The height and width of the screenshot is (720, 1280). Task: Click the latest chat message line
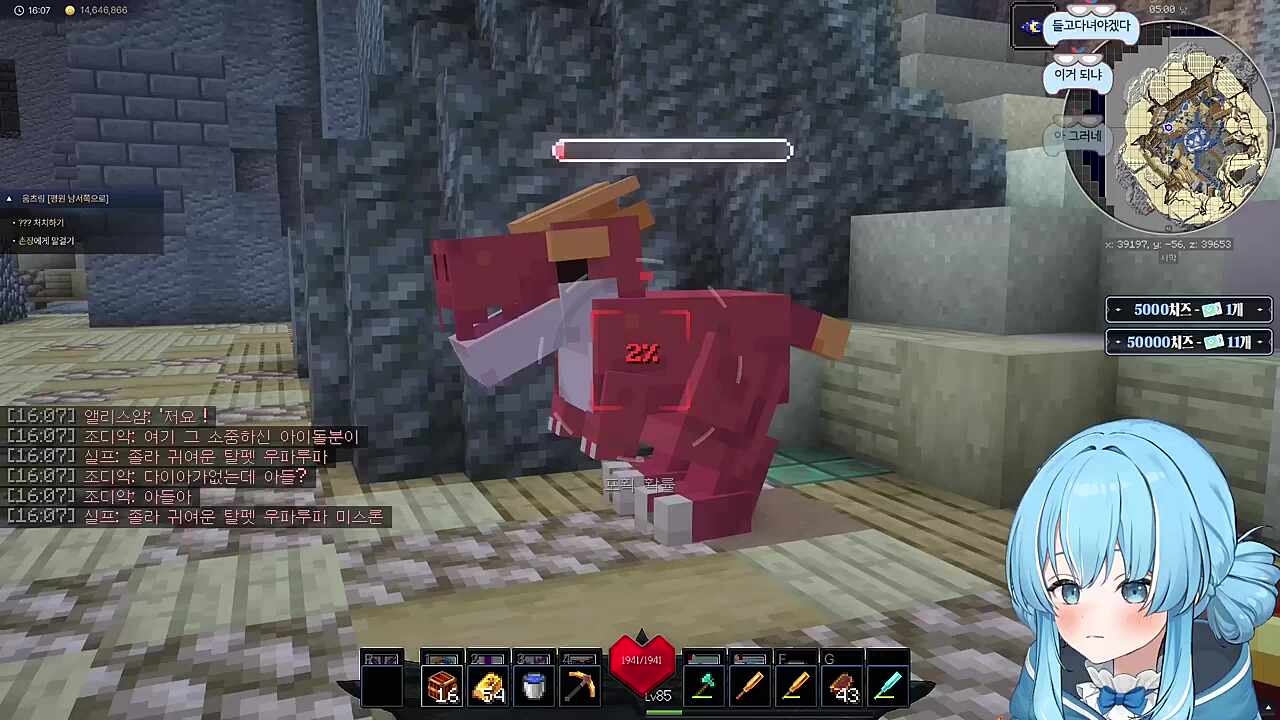point(196,516)
